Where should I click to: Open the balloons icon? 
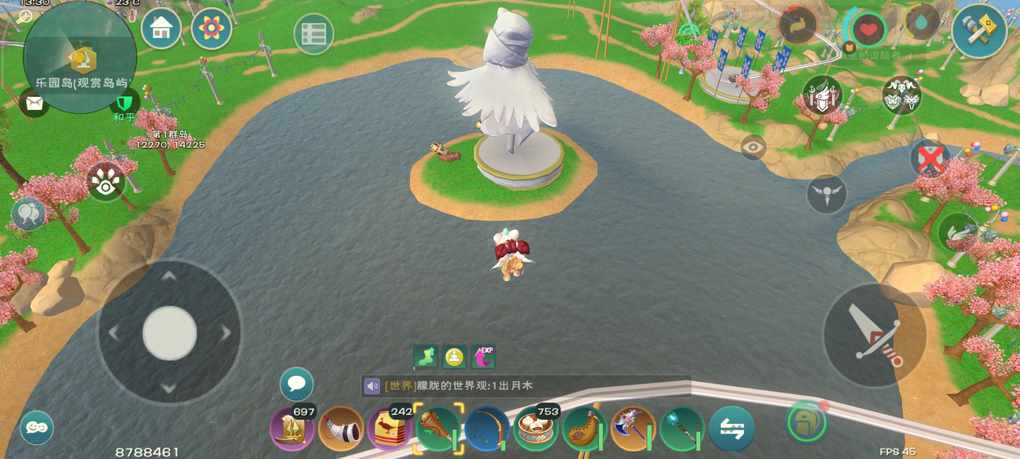click(28, 212)
